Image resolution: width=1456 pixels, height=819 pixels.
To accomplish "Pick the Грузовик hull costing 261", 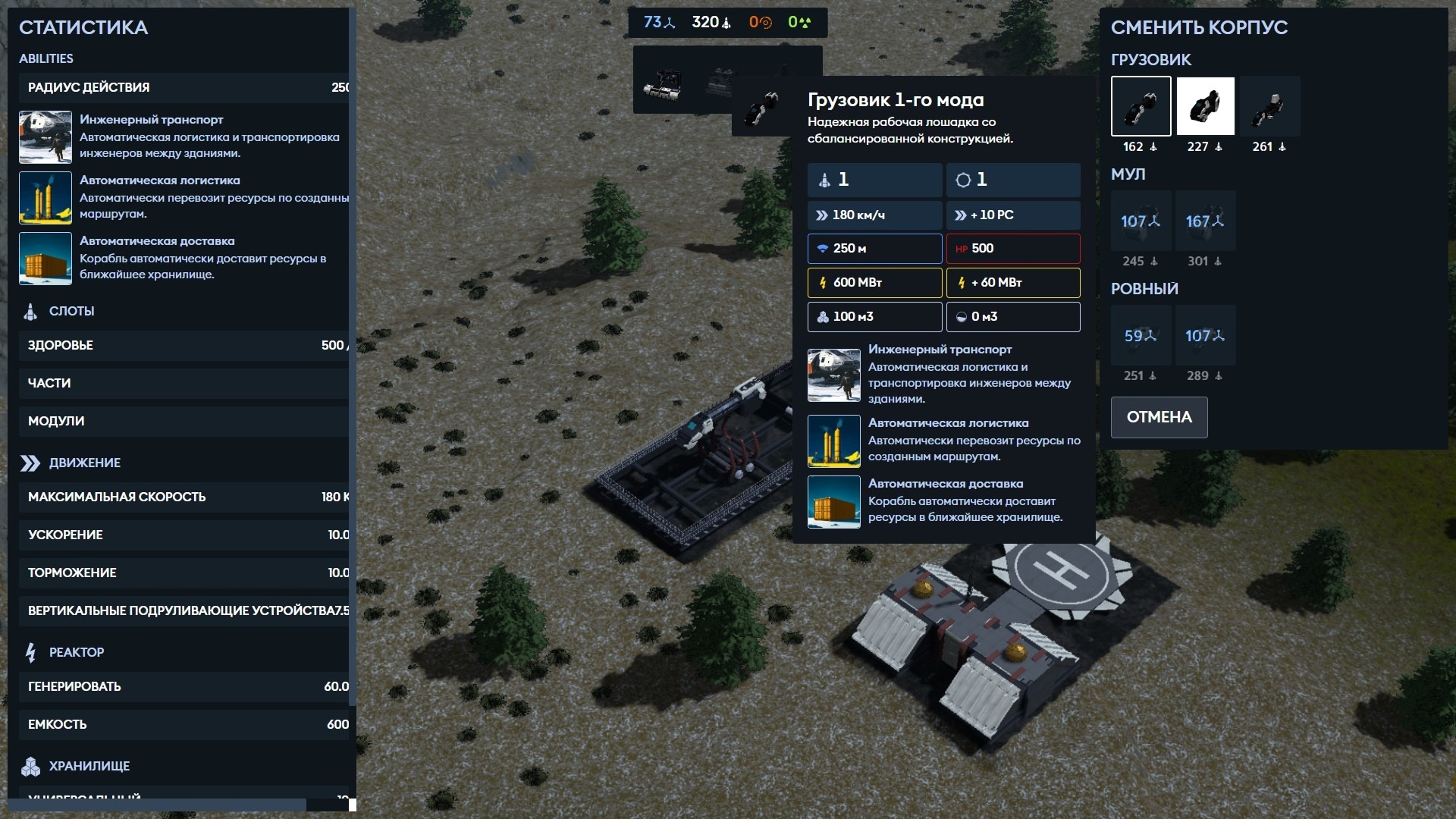I will pos(1269,106).
